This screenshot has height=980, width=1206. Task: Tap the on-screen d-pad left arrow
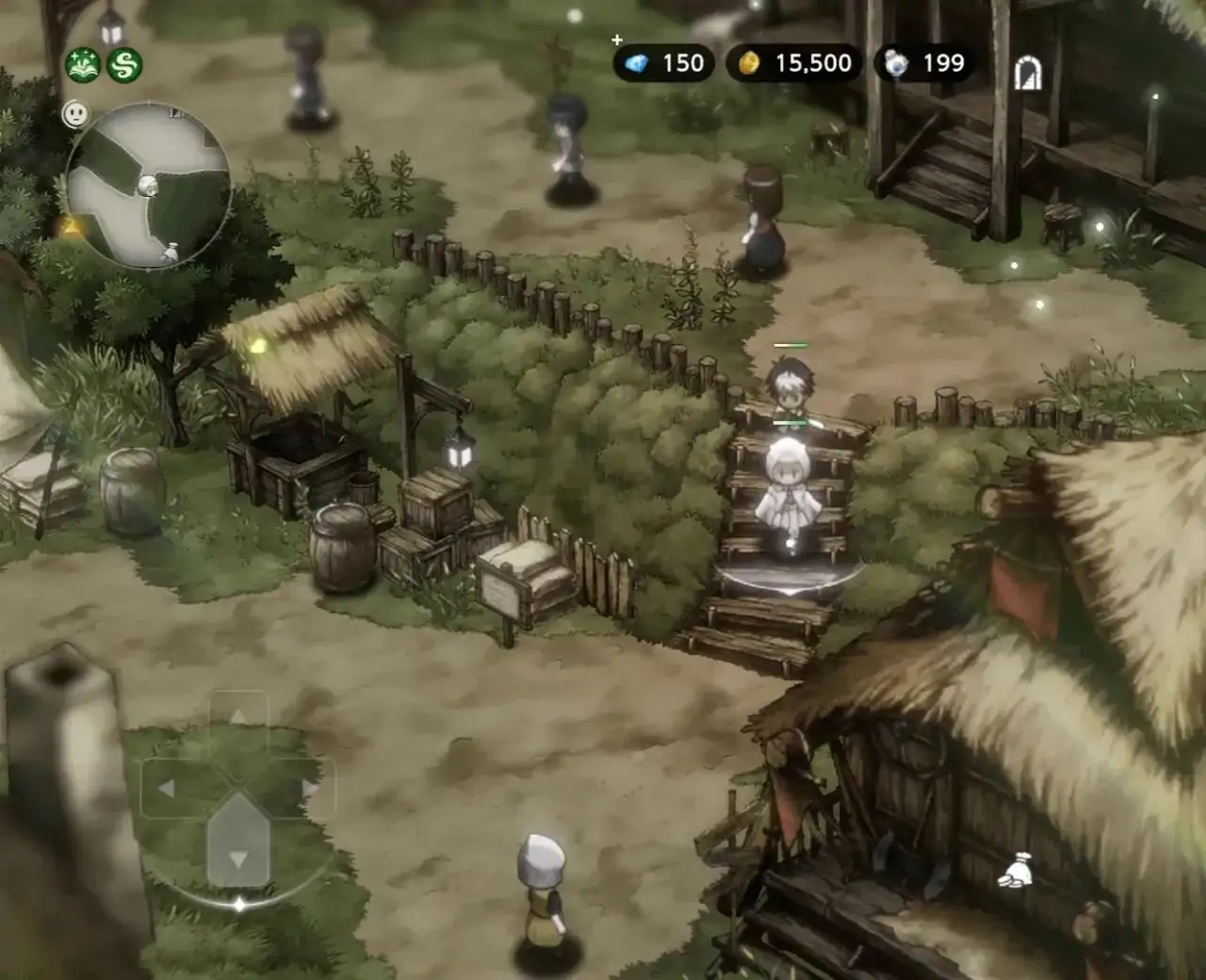(x=167, y=788)
